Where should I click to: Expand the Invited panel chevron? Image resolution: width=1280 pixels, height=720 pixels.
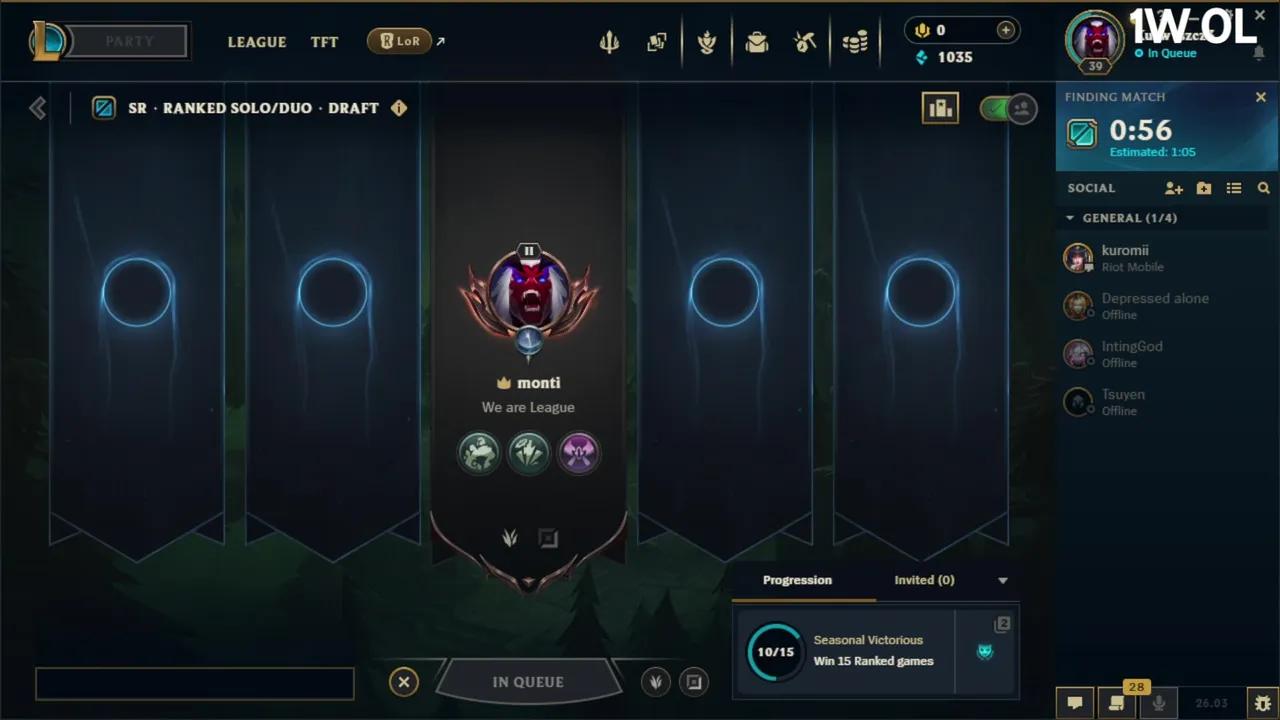tap(1002, 580)
